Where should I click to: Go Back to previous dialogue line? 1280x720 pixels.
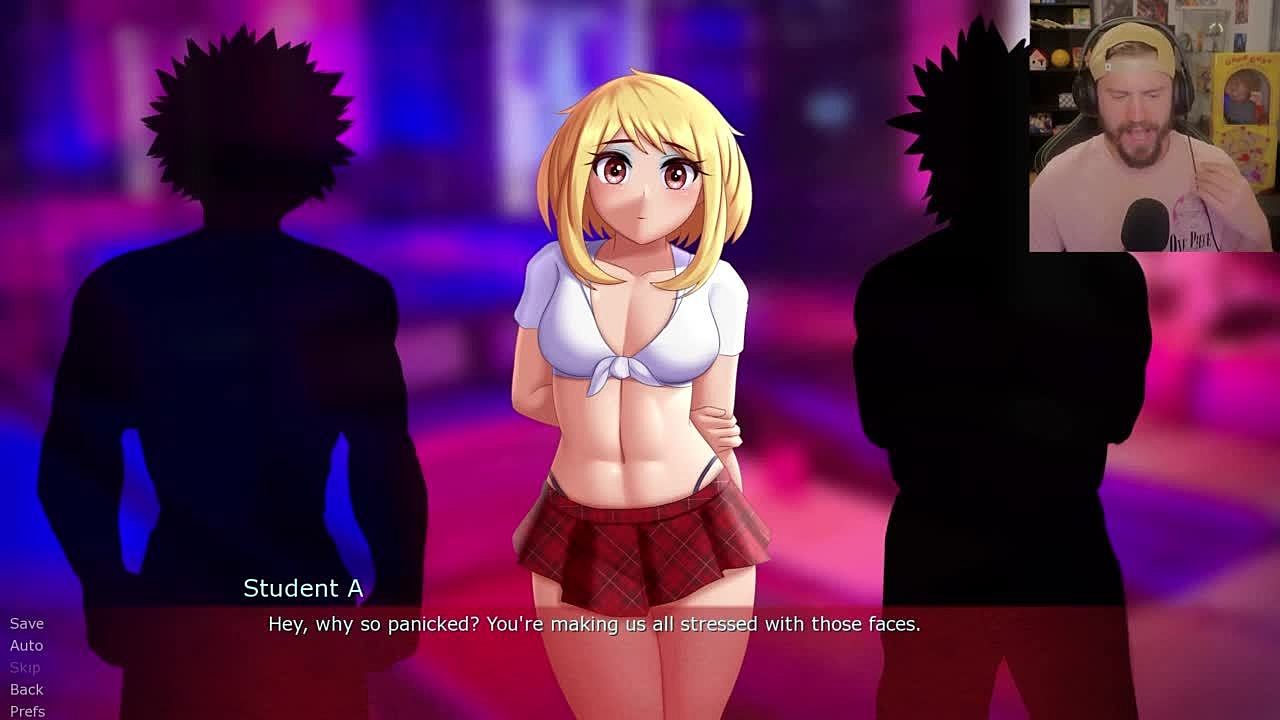(x=27, y=689)
